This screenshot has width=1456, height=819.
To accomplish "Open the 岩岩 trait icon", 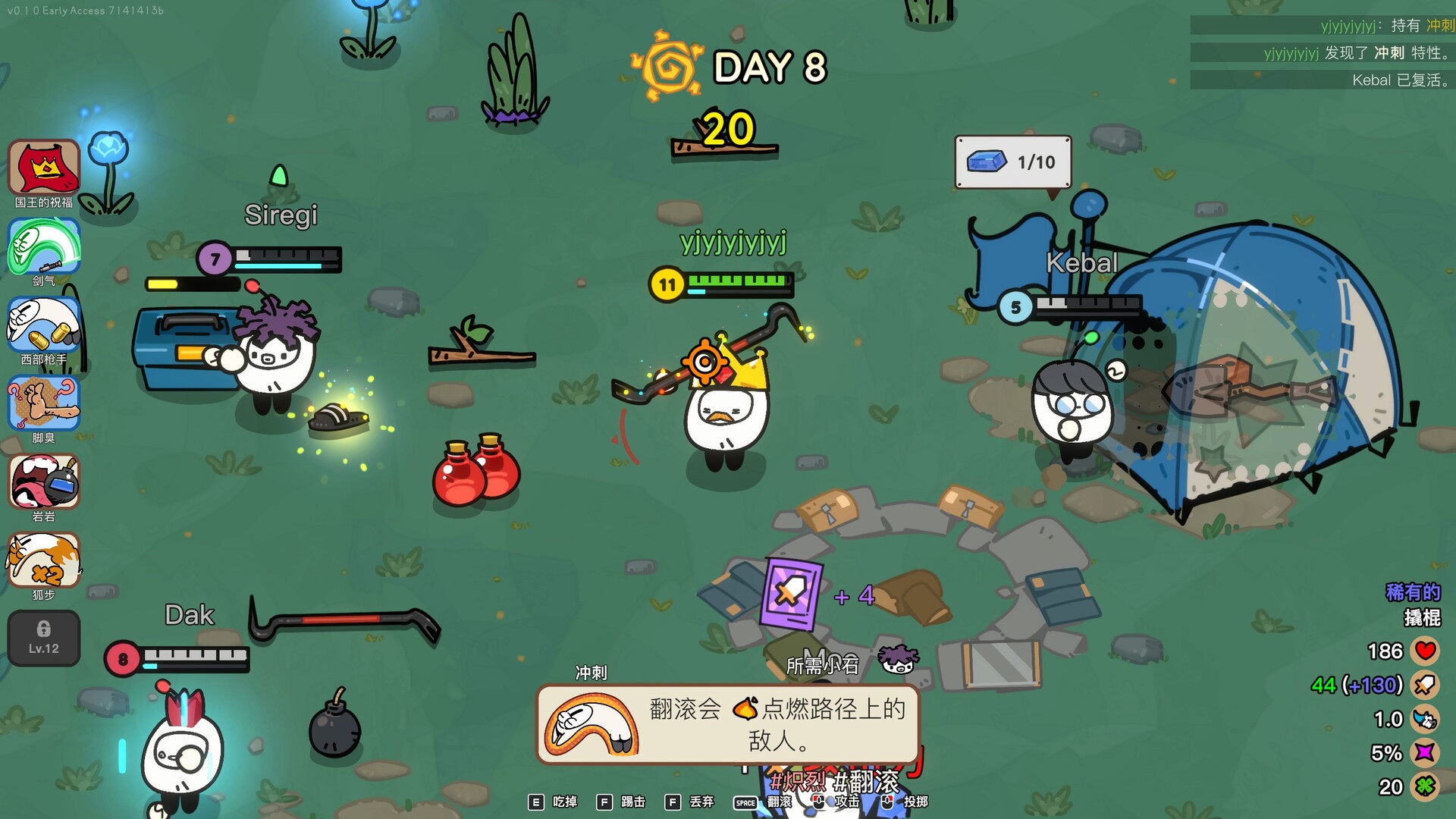I will pos(44,482).
